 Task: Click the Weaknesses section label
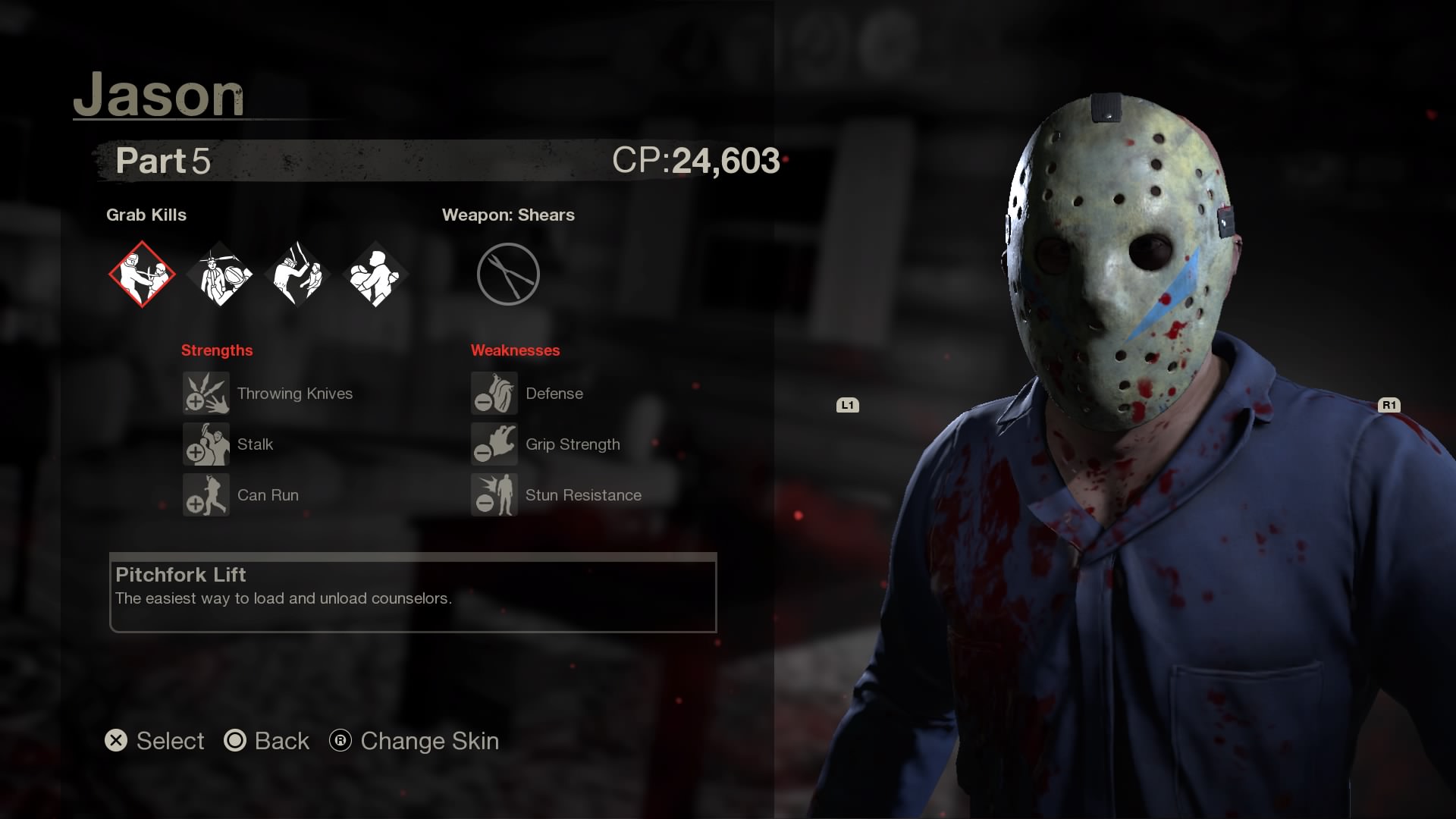(x=516, y=350)
